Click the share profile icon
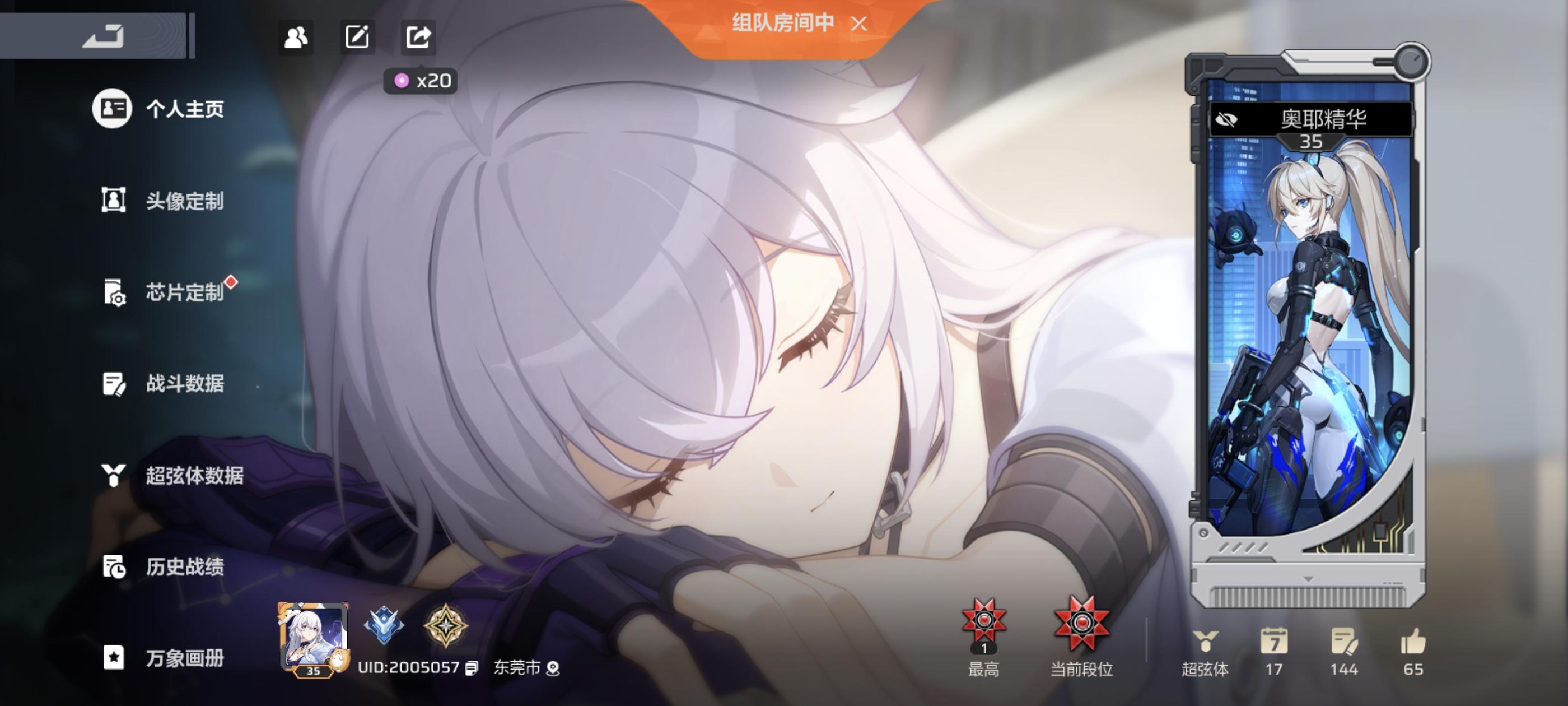The width and height of the screenshot is (1568, 706). (x=419, y=38)
